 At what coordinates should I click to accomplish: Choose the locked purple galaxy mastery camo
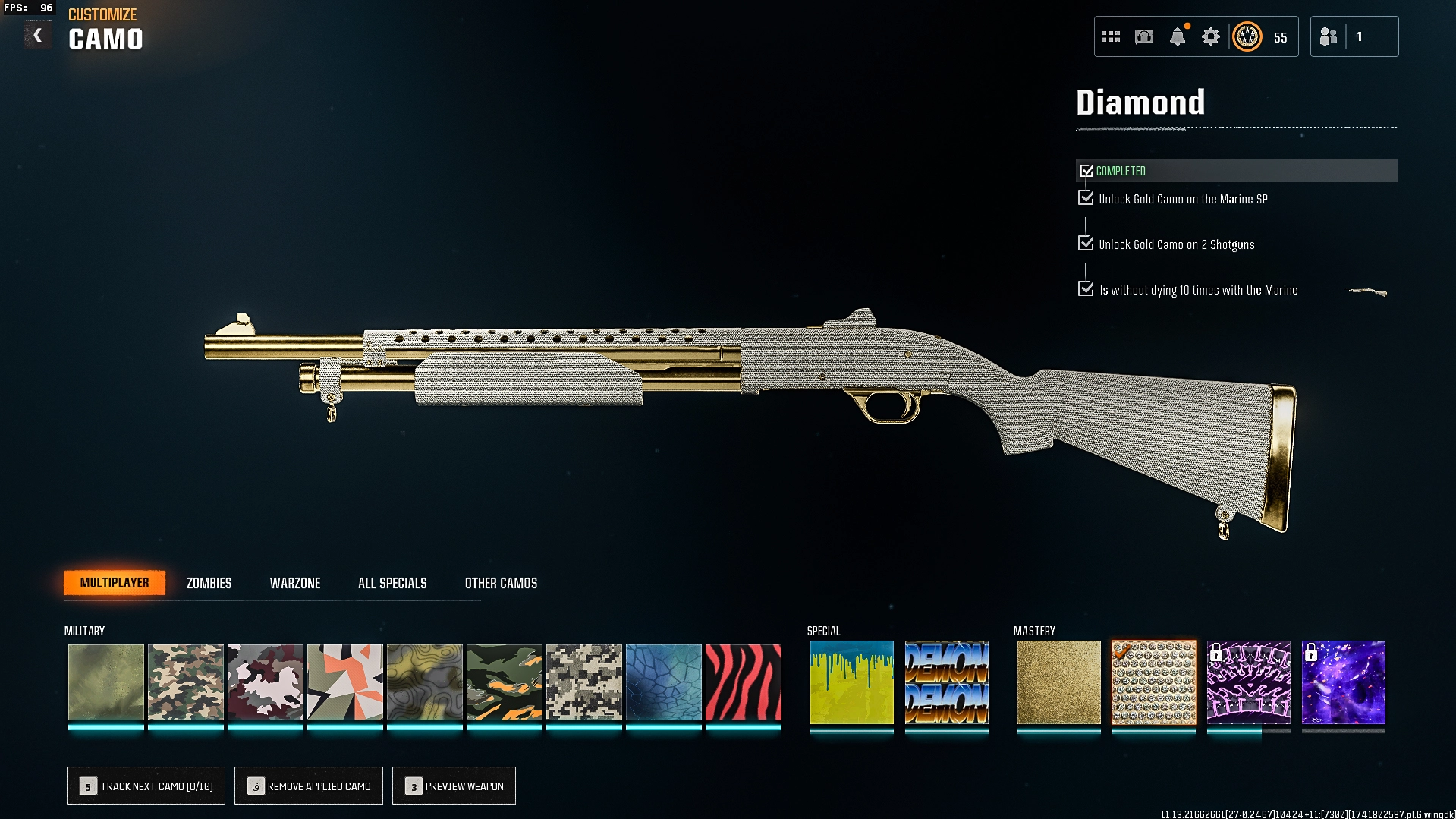(x=1343, y=682)
